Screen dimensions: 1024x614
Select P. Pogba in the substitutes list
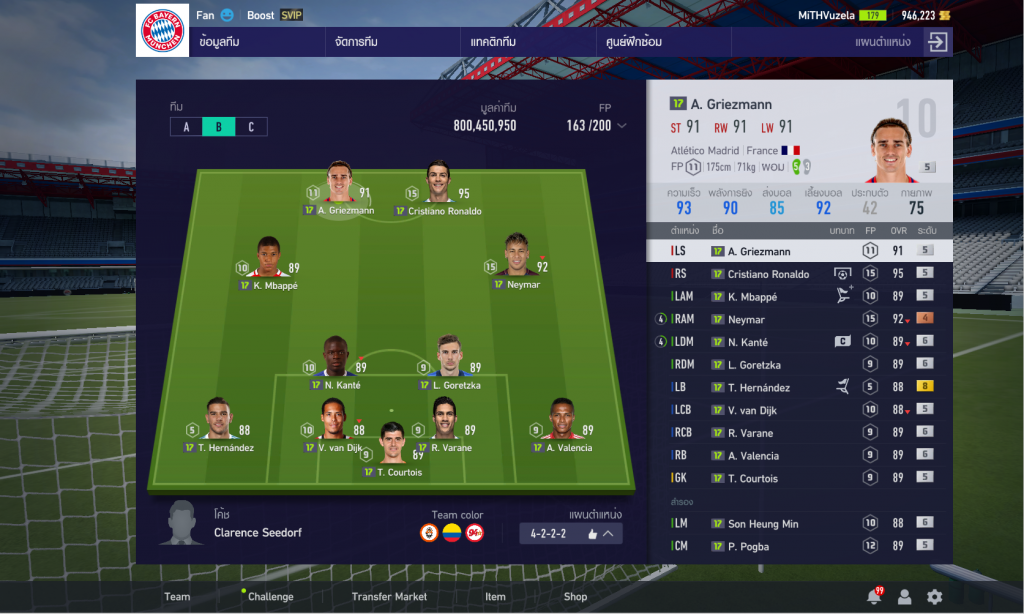click(x=799, y=546)
